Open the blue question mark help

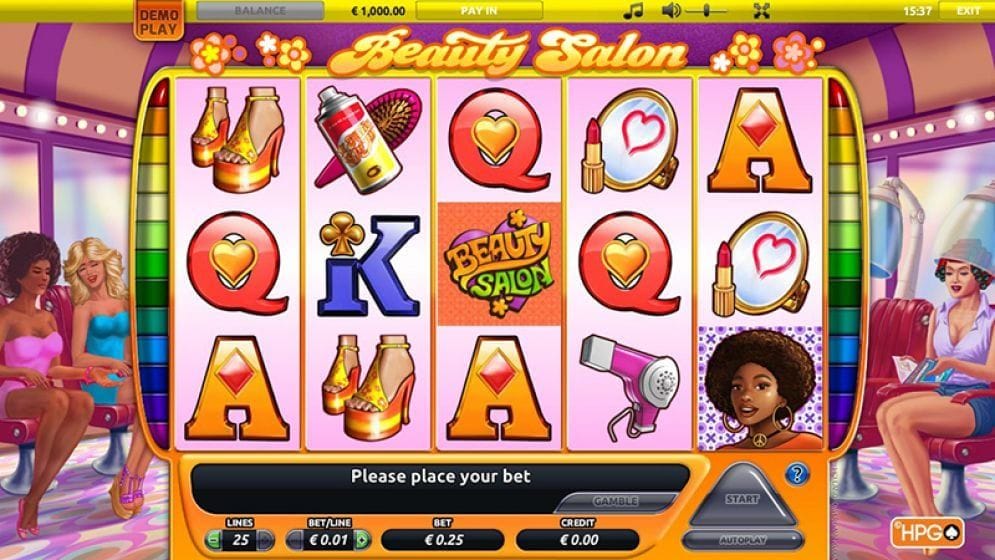(x=797, y=474)
